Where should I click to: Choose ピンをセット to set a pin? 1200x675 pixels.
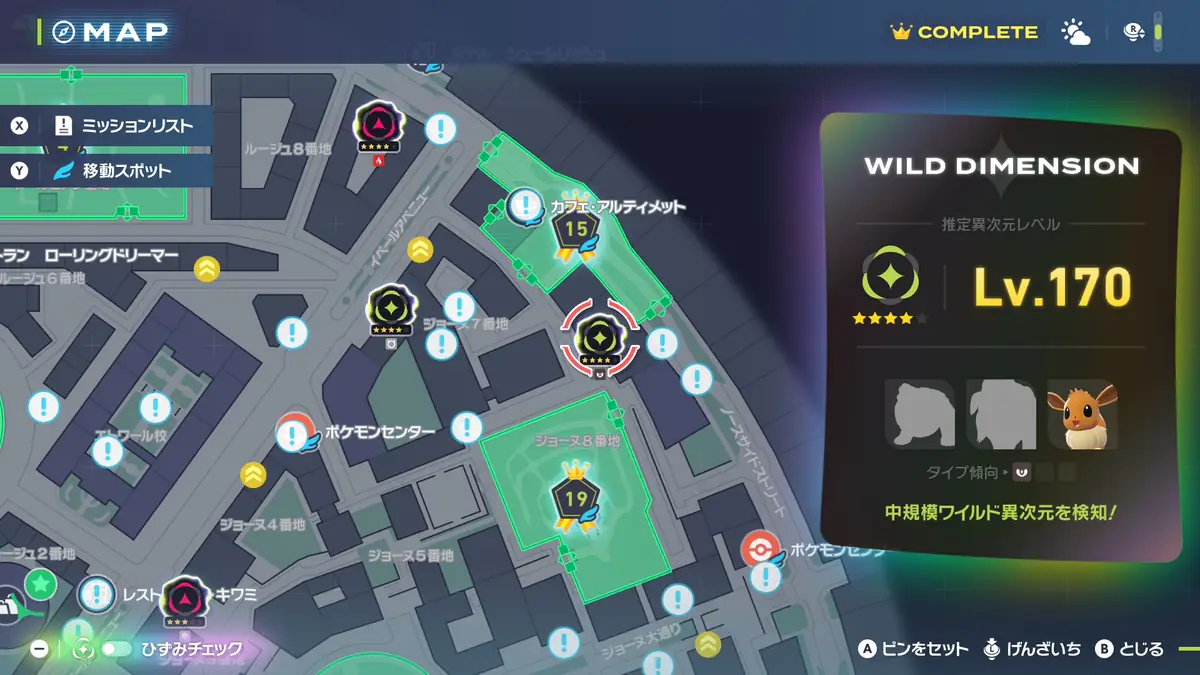914,649
